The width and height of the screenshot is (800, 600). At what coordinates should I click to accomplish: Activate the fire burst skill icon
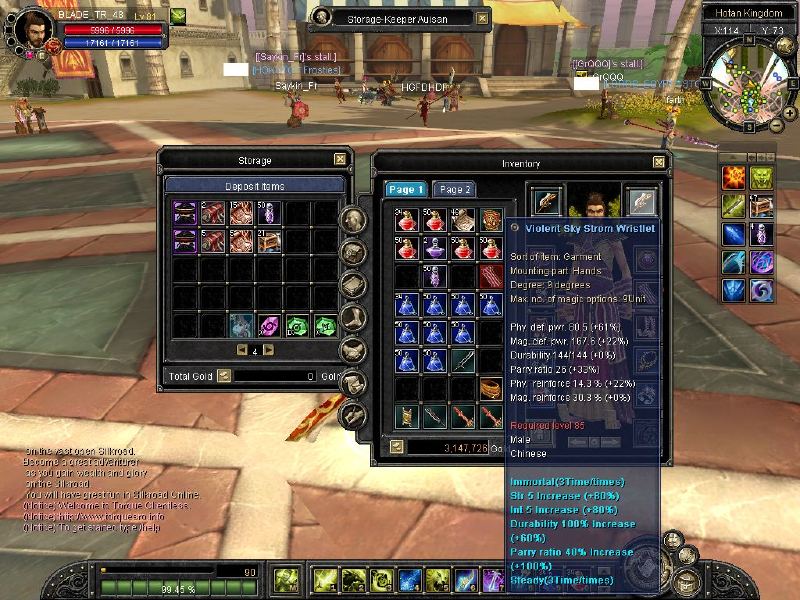733,177
